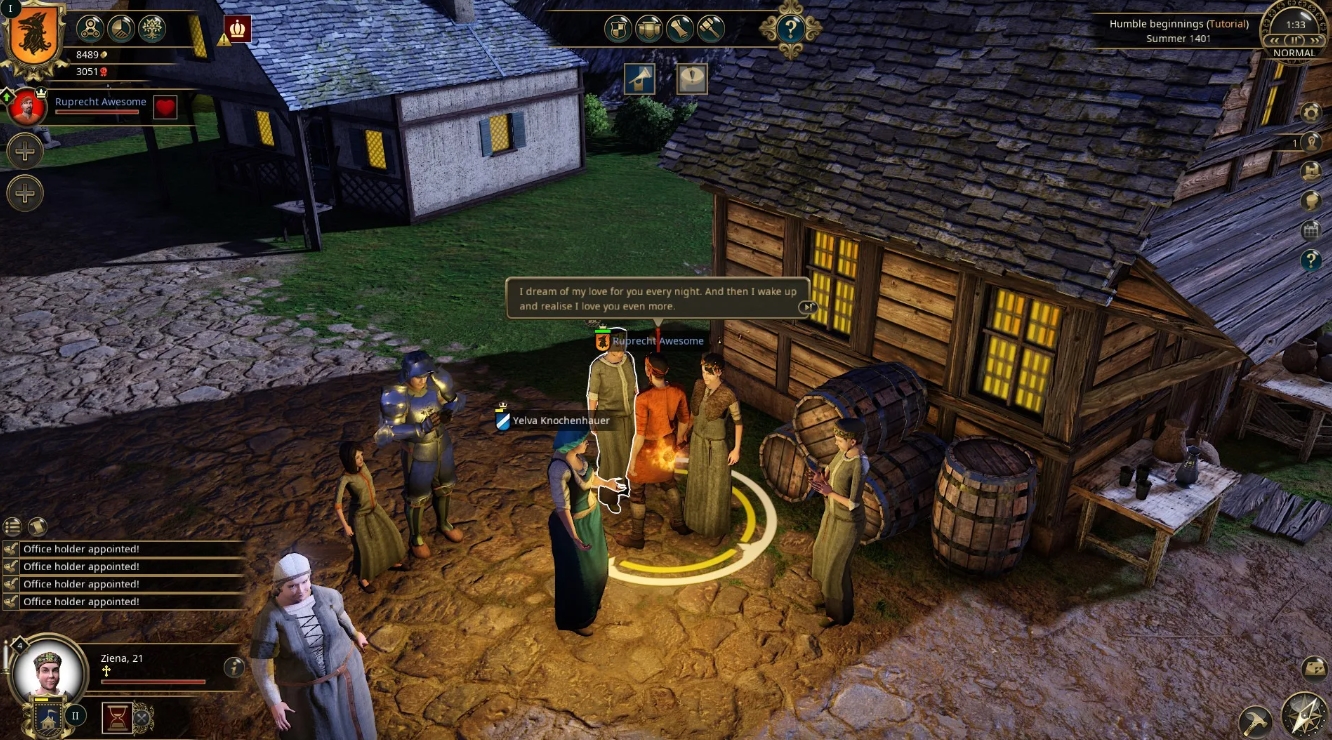The width and height of the screenshot is (1332, 740).
Task: Toggle the heart beside Ruprecht Awesome
Action: (x=164, y=105)
